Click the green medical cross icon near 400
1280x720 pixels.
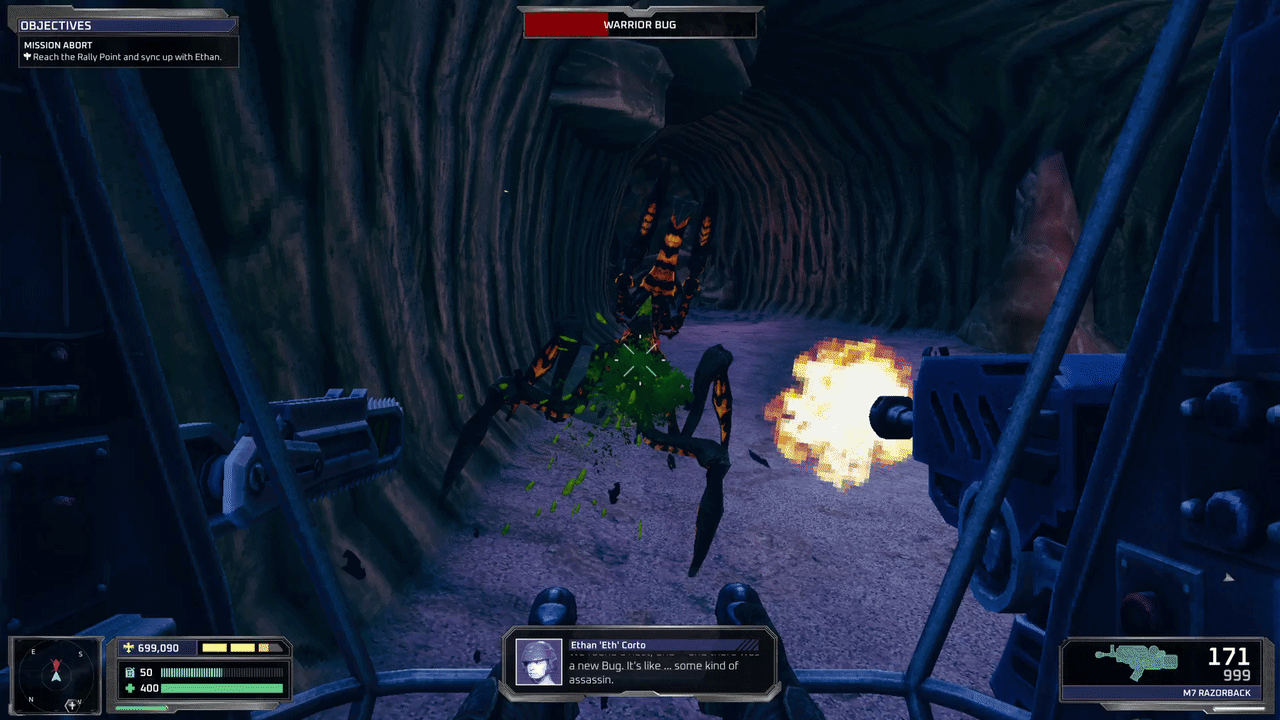(x=128, y=688)
